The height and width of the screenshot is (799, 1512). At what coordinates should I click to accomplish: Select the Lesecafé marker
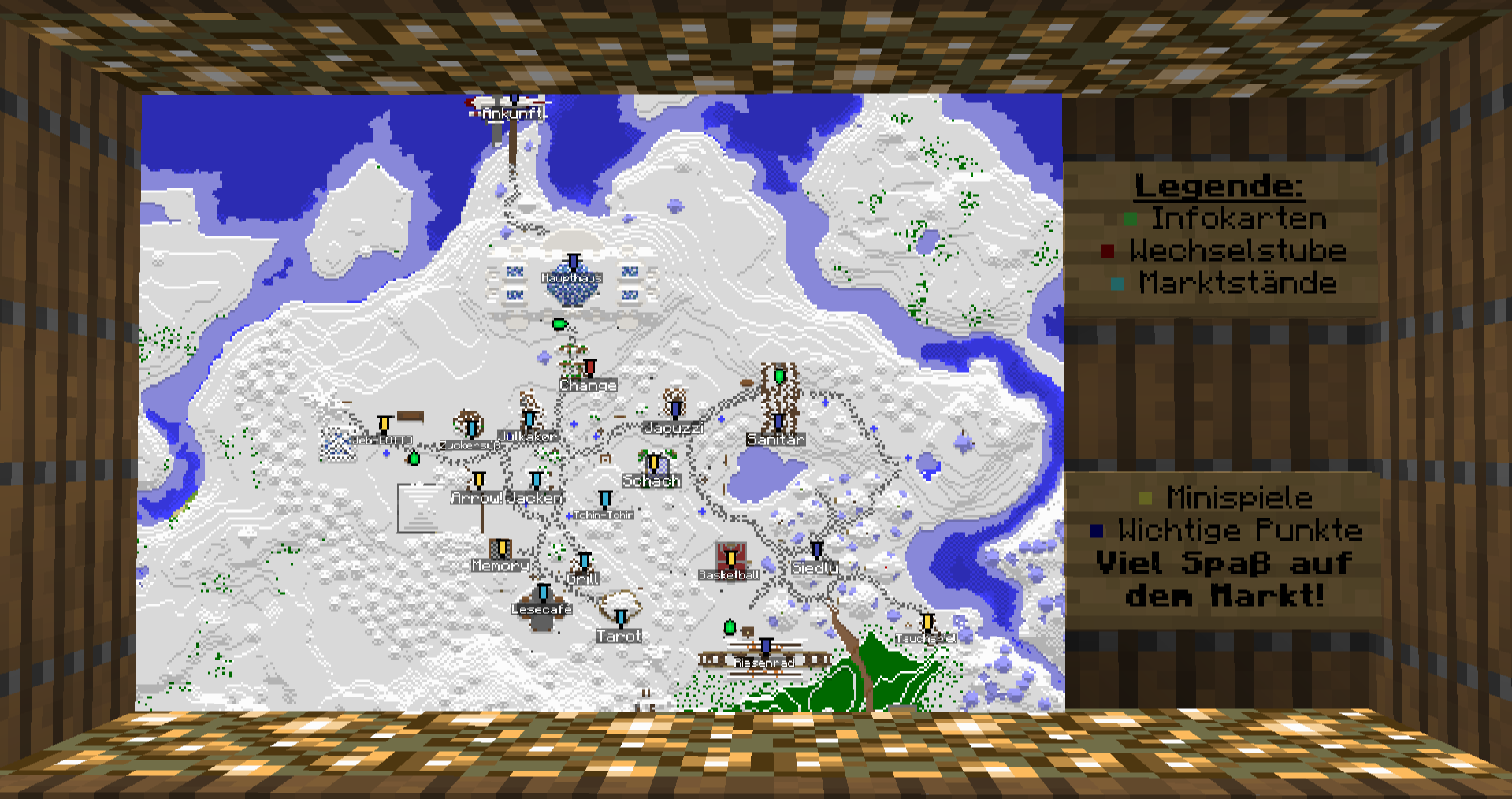543,593
